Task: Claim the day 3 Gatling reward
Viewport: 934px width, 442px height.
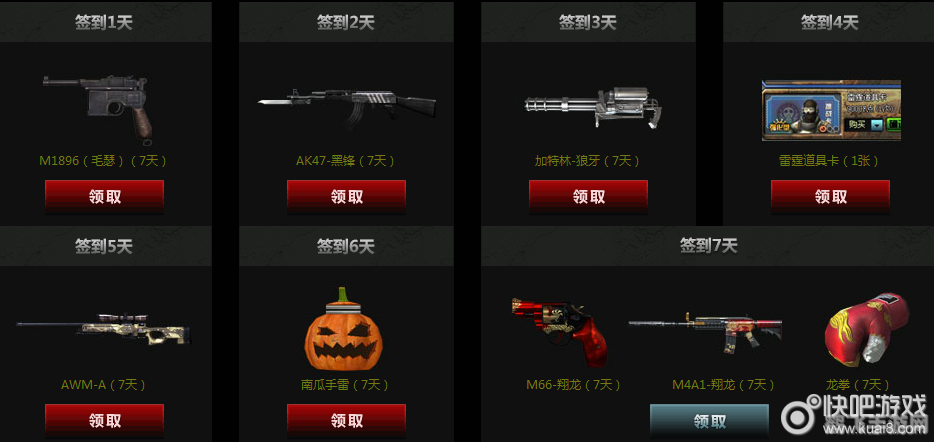Action: [588, 197]
